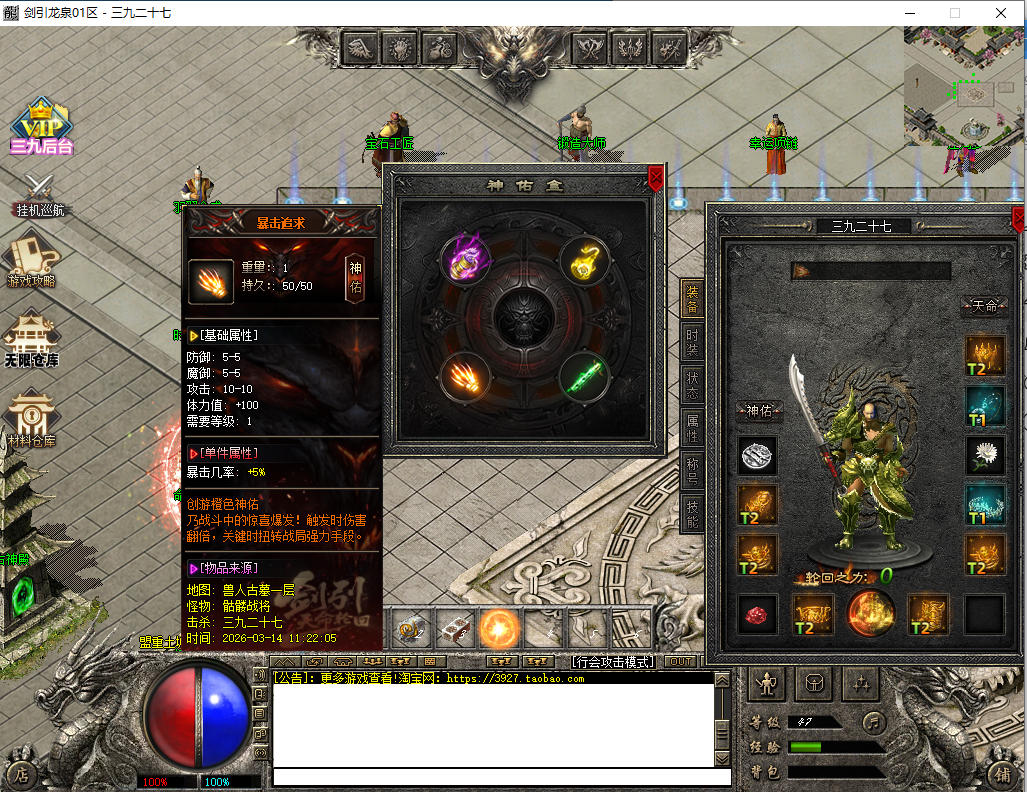Click the 神佑 button beside the character
1027x792 pixels.
pyautogui.click(x=759, y=411)
